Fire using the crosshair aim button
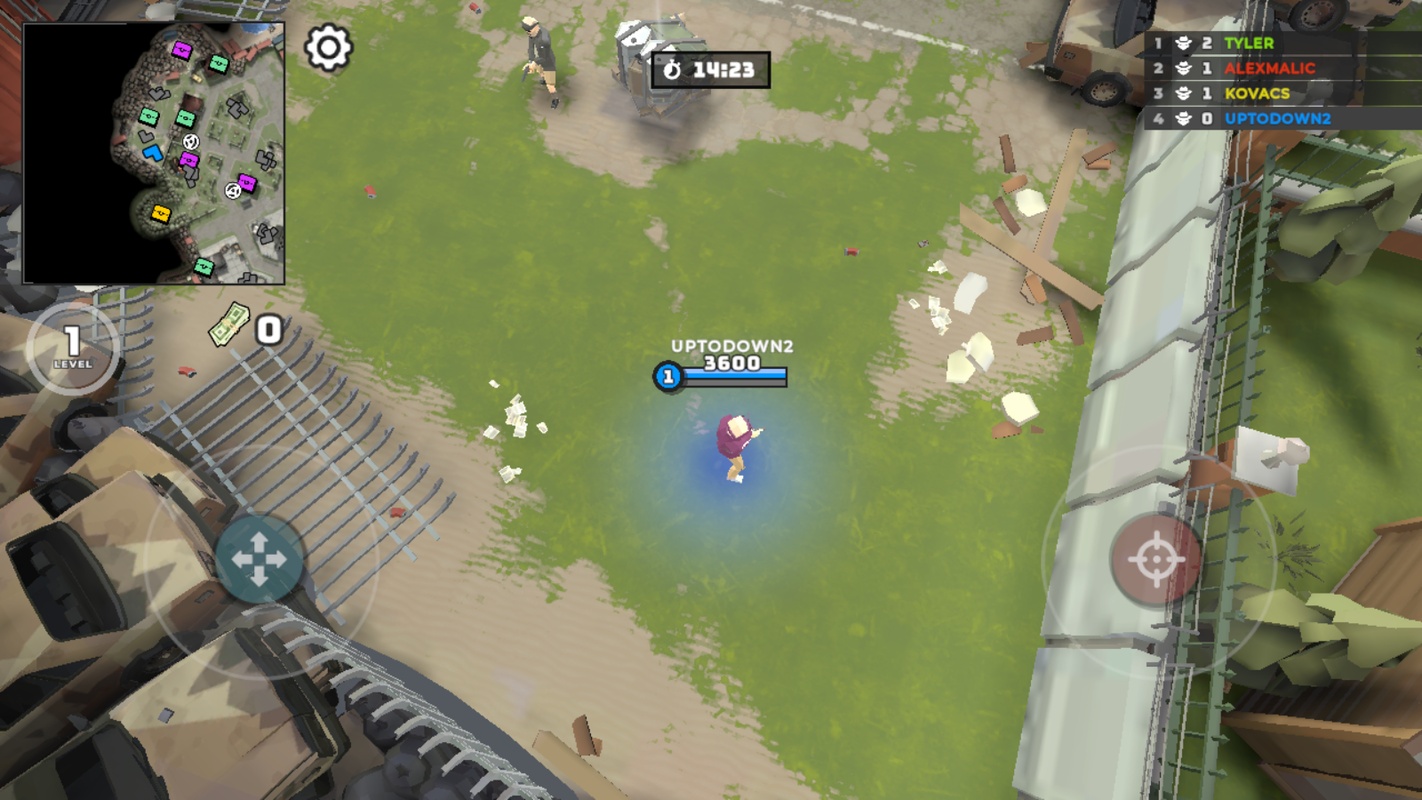Viewport: 1422px width, 800px height. (x=1156, y=560)
